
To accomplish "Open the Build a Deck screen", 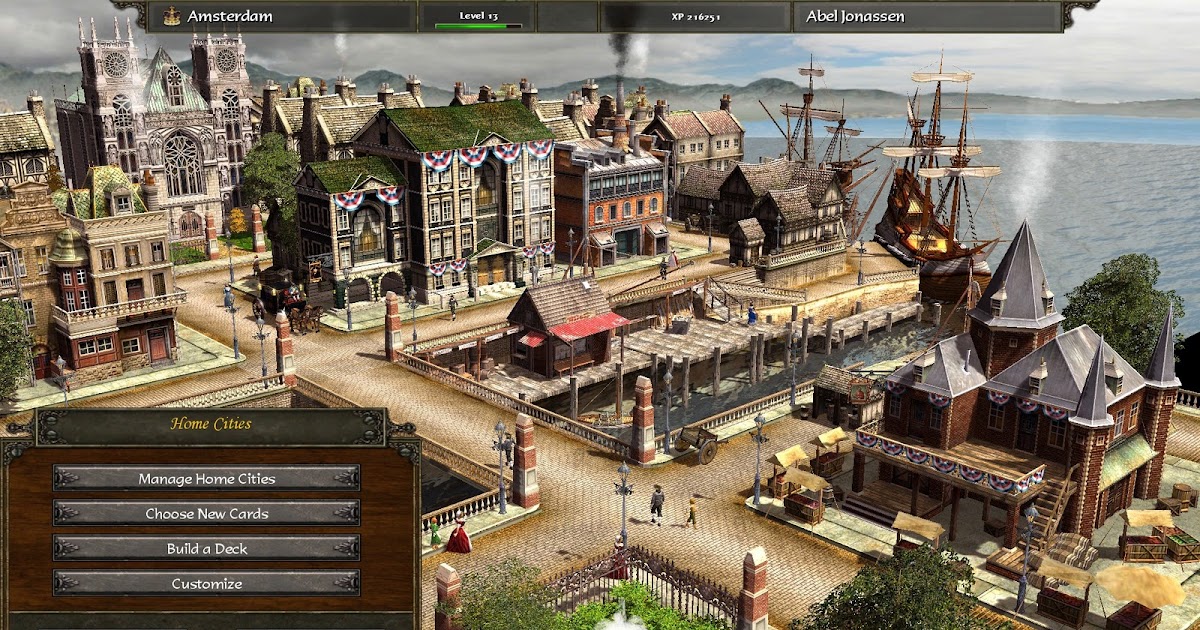I will (x=207, y=548).
